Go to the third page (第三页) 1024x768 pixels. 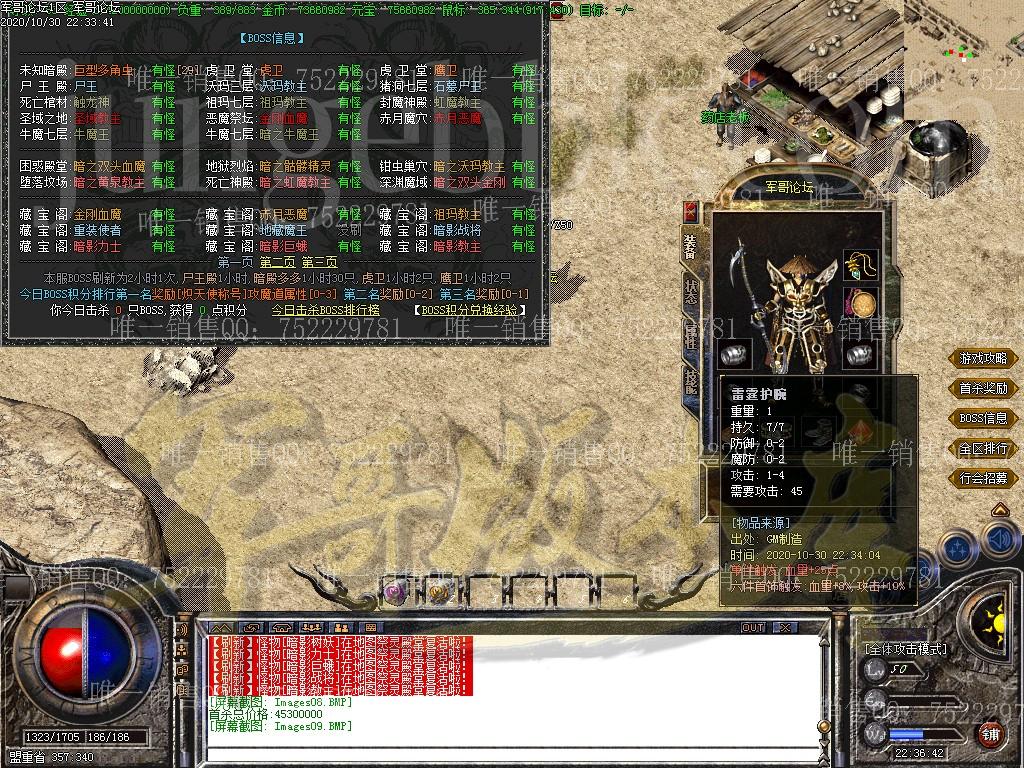pyautogui.click(x=319, y=262)
